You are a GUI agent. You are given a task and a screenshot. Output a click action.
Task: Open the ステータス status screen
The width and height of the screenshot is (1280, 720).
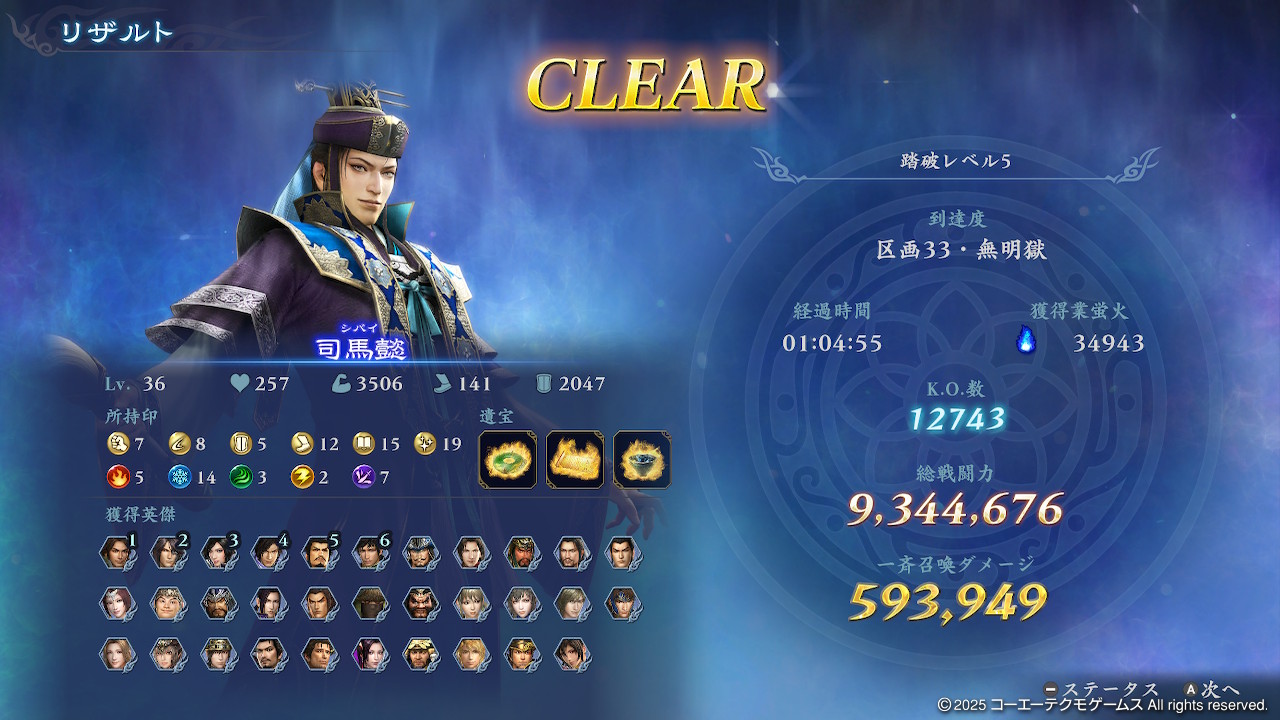pyautogui.click(x=1100, y=690)
